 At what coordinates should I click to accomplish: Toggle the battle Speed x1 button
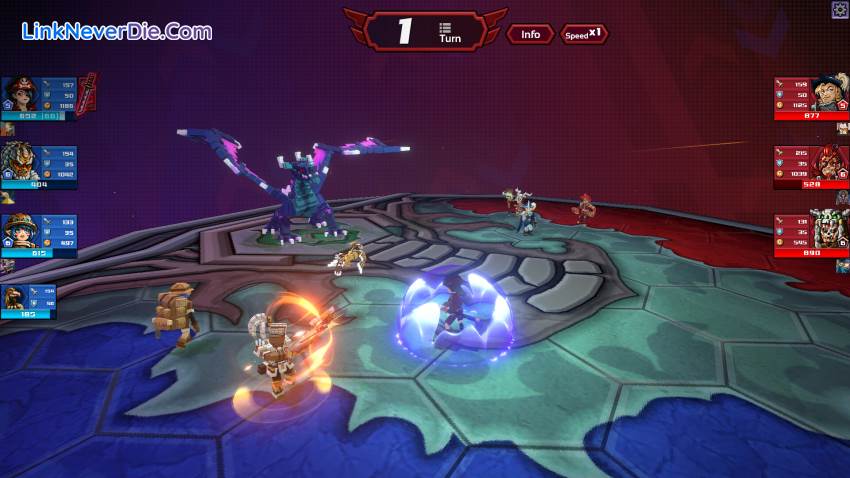point(583,34)
